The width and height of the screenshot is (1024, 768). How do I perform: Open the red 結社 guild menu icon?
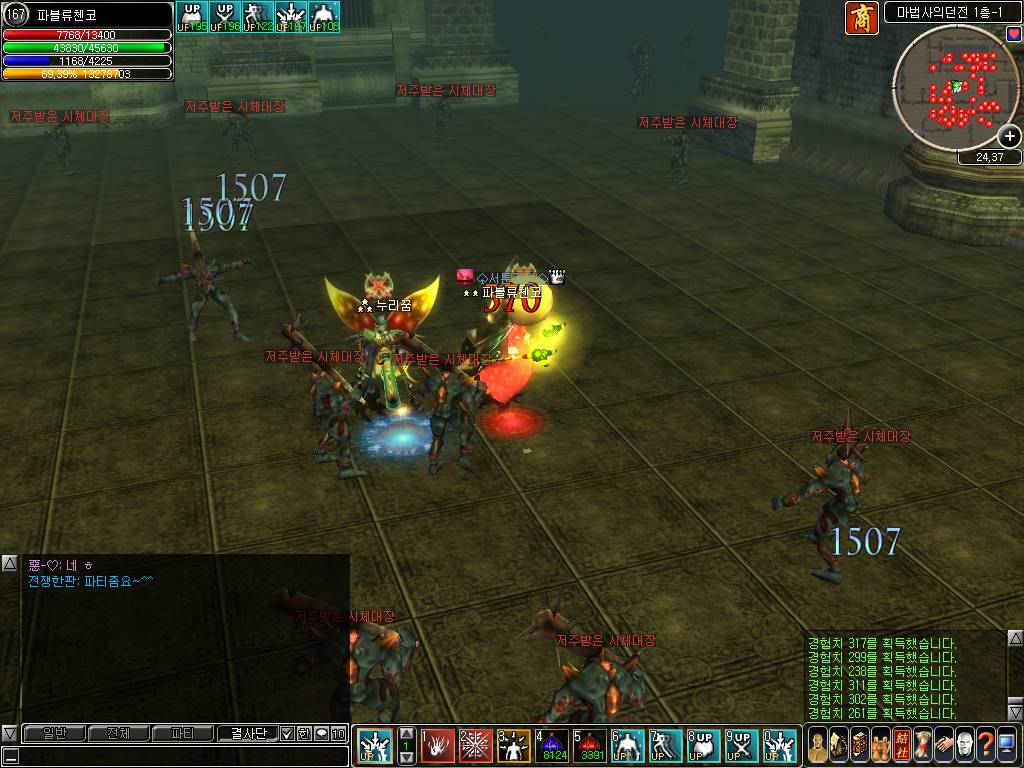901,745
